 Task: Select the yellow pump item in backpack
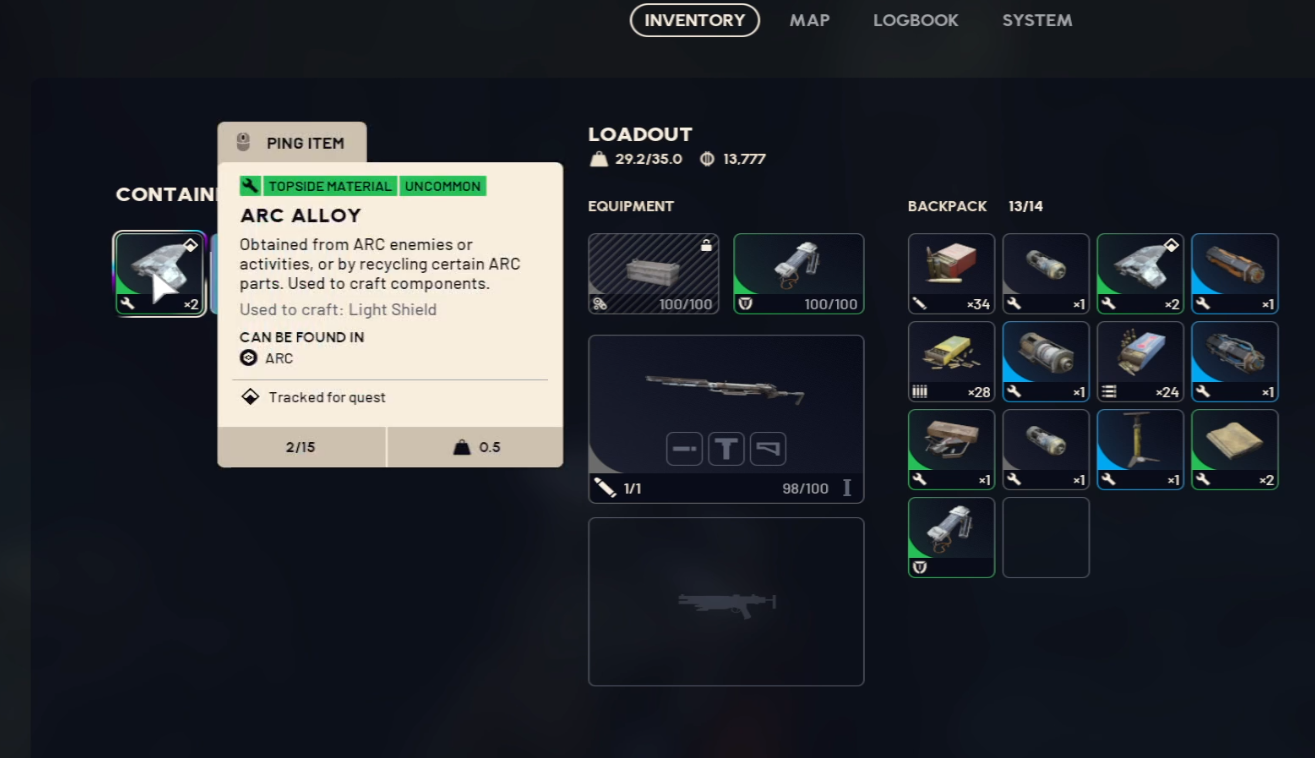[1140, 449]
